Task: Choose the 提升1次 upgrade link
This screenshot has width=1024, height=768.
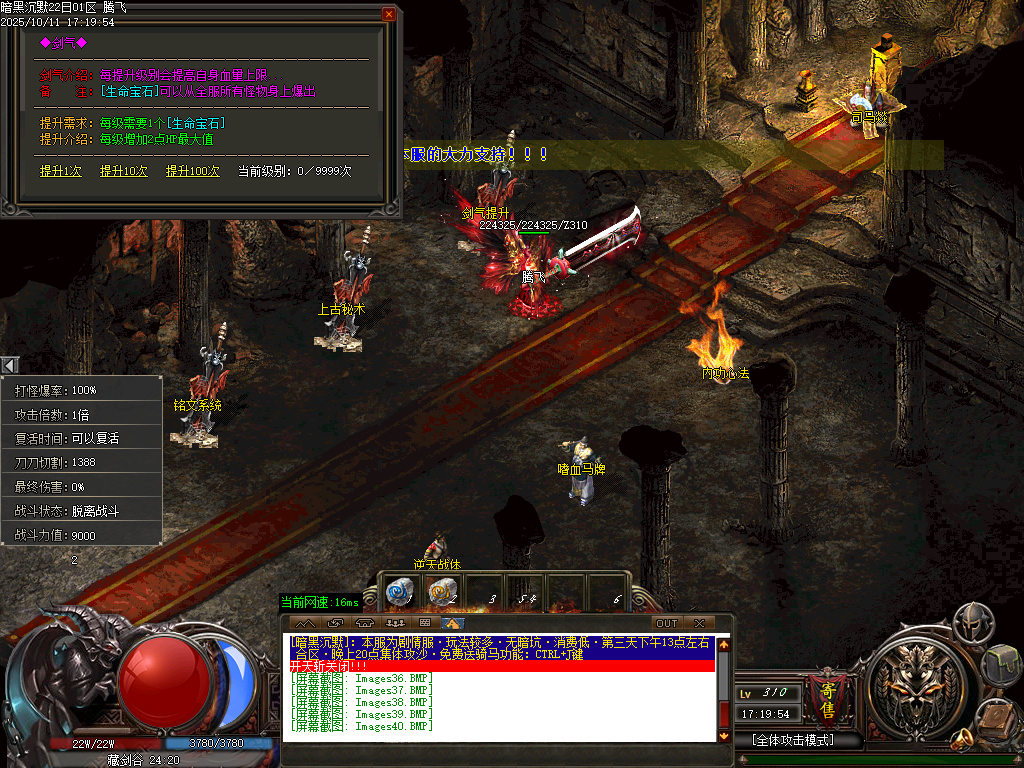Action: [61, 171]
